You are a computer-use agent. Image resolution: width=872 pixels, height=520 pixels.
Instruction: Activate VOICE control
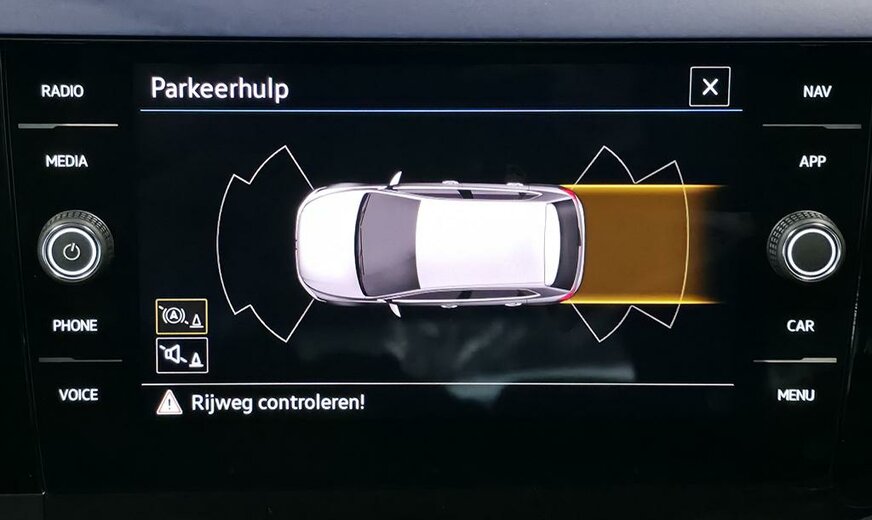(x=78, y=395)
